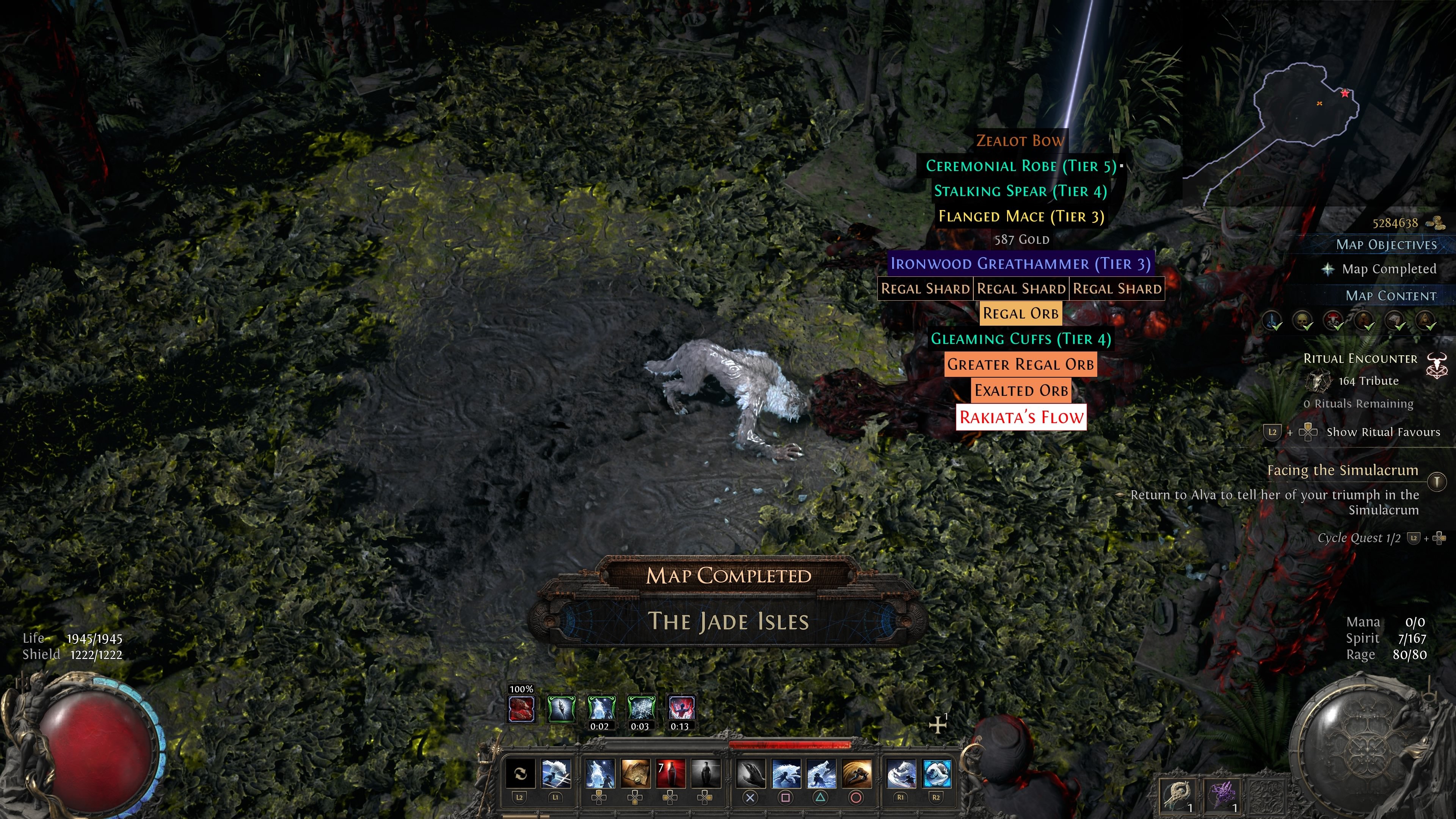Click the Ironwood Greathammer (Tier 3) label
1456x819 pixels.
(1020, 264)
